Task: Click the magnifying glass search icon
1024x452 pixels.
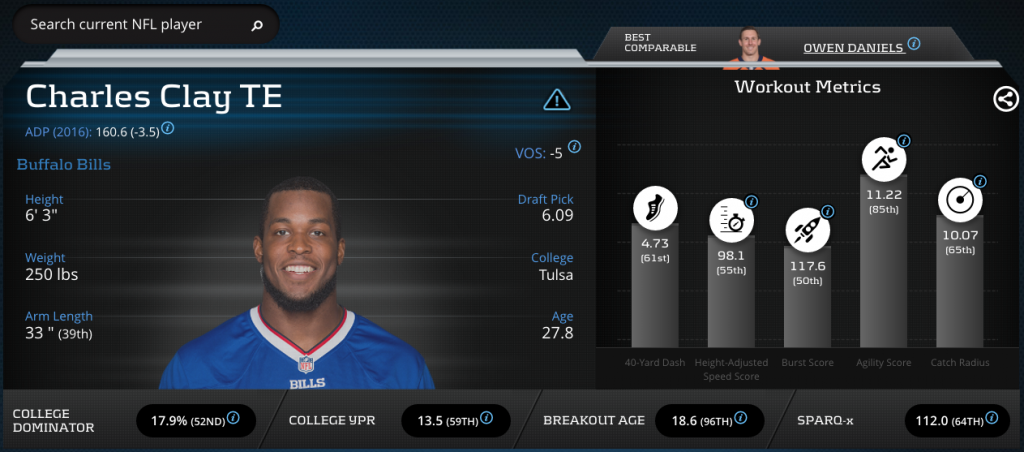Action: coord(257,26)
